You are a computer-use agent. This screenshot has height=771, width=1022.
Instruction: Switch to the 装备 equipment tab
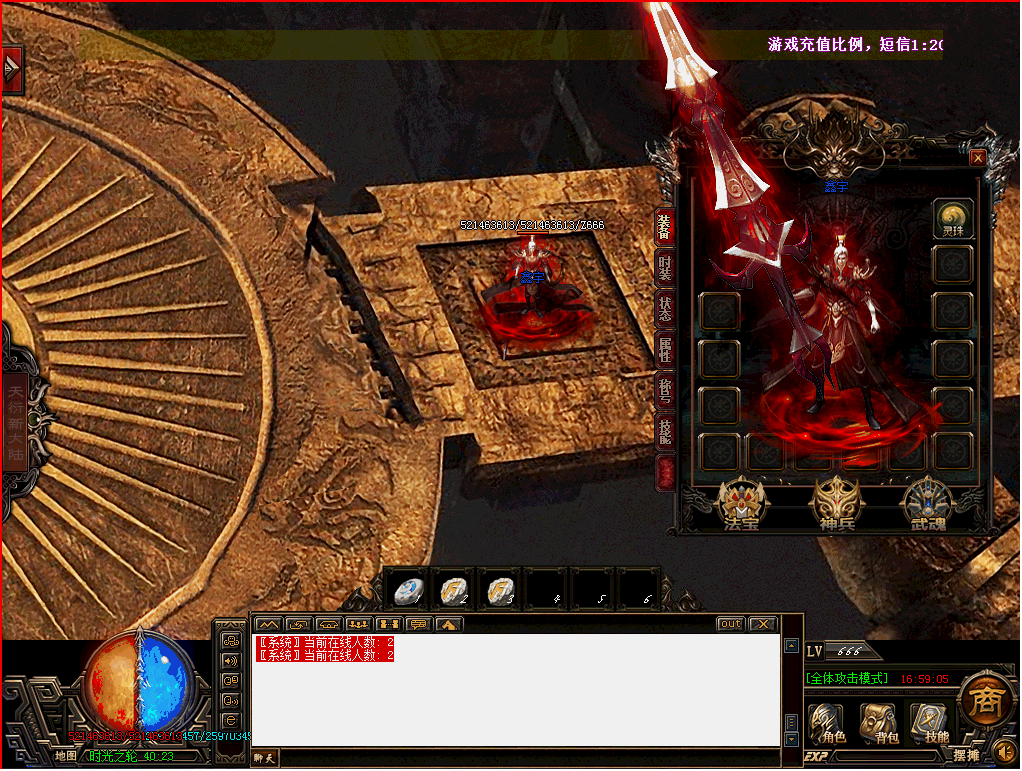[664, 228]
